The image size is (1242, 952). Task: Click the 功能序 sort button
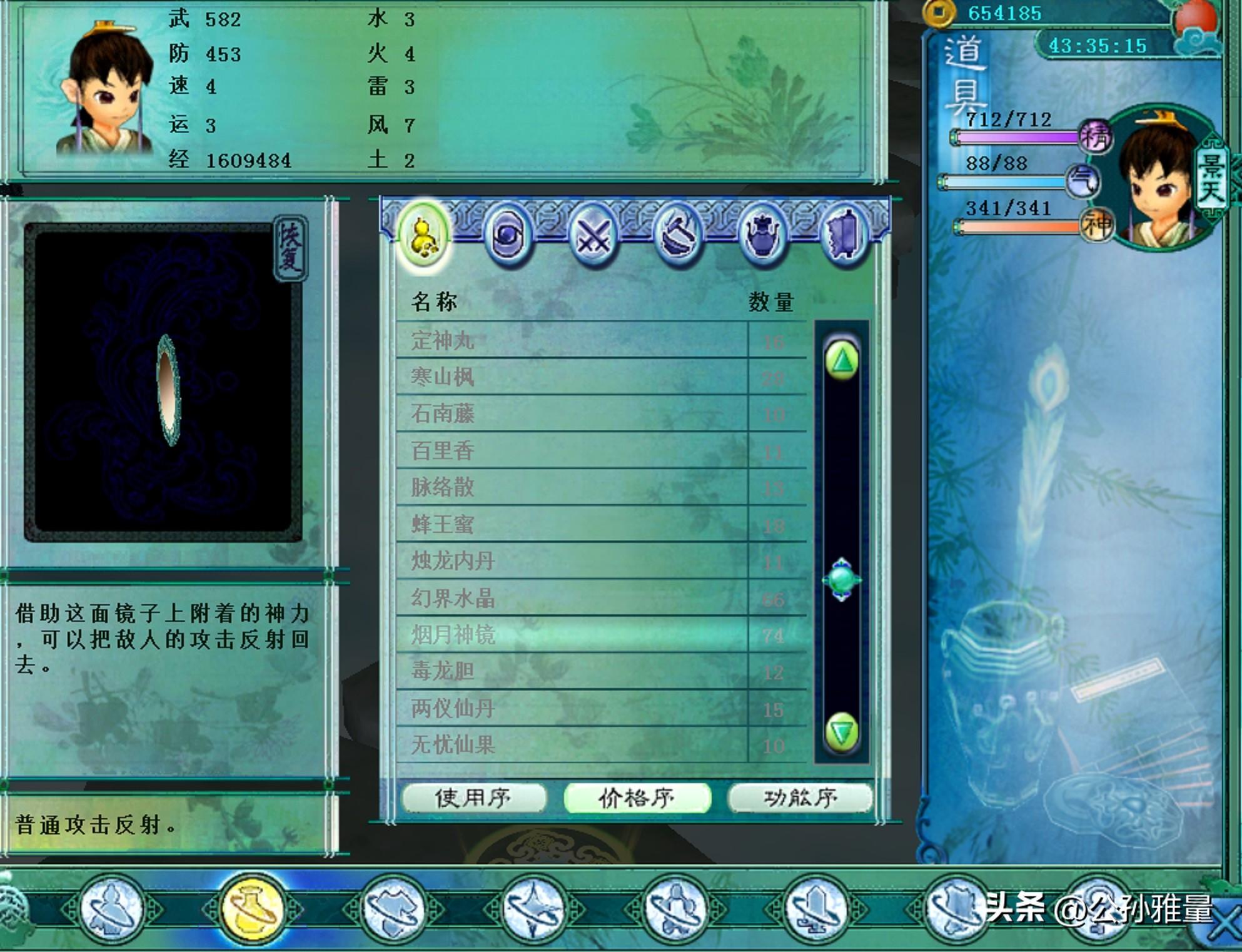(x=800, y=798)
